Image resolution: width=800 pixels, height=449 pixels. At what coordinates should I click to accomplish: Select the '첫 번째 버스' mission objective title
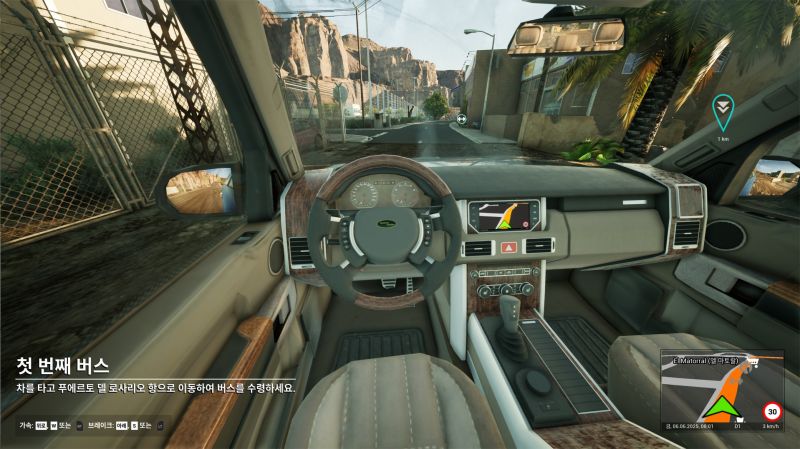62,366
